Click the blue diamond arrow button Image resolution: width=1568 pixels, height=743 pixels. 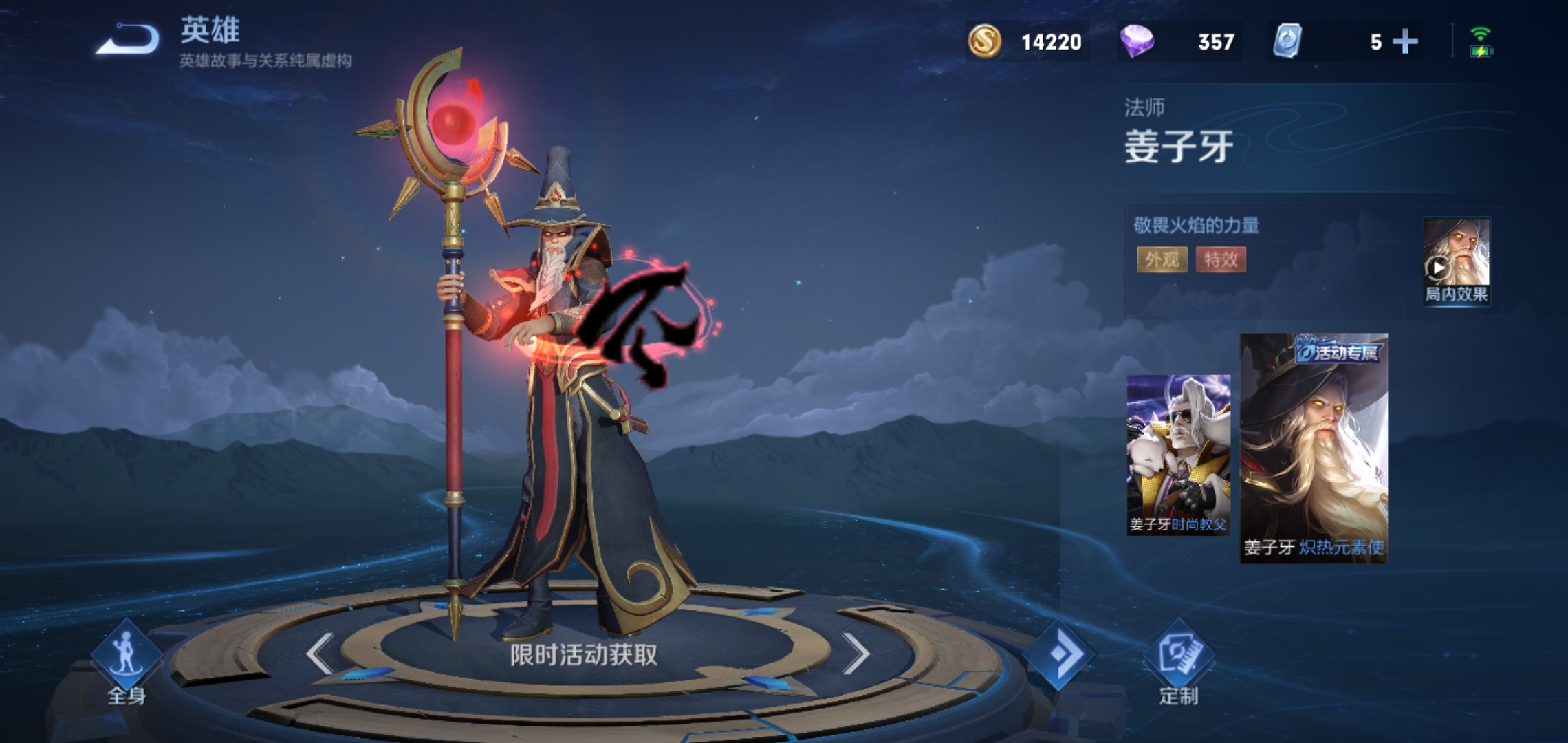[x=1058, y=654]
